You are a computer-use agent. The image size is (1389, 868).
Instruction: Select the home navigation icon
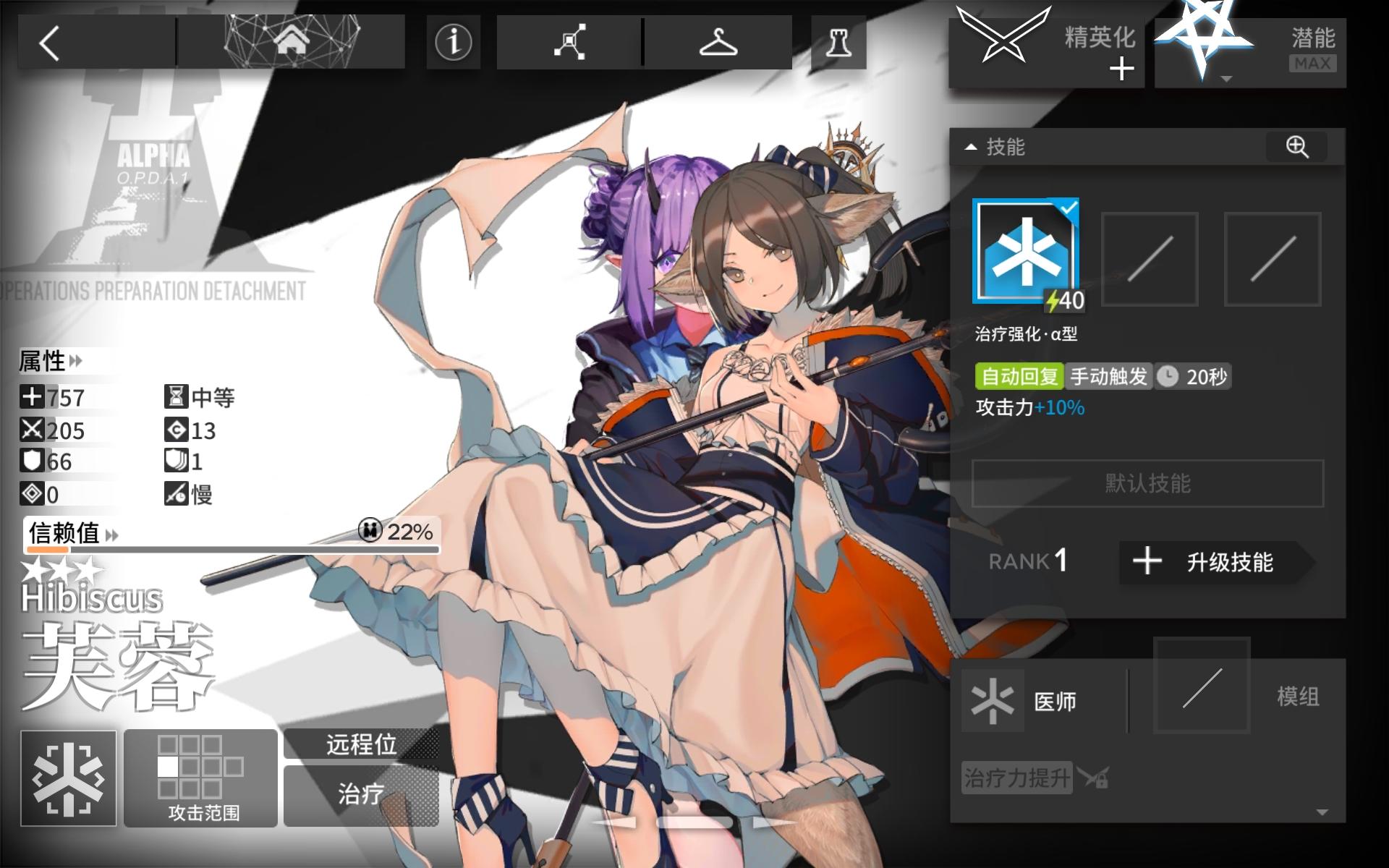coord(289,41)
